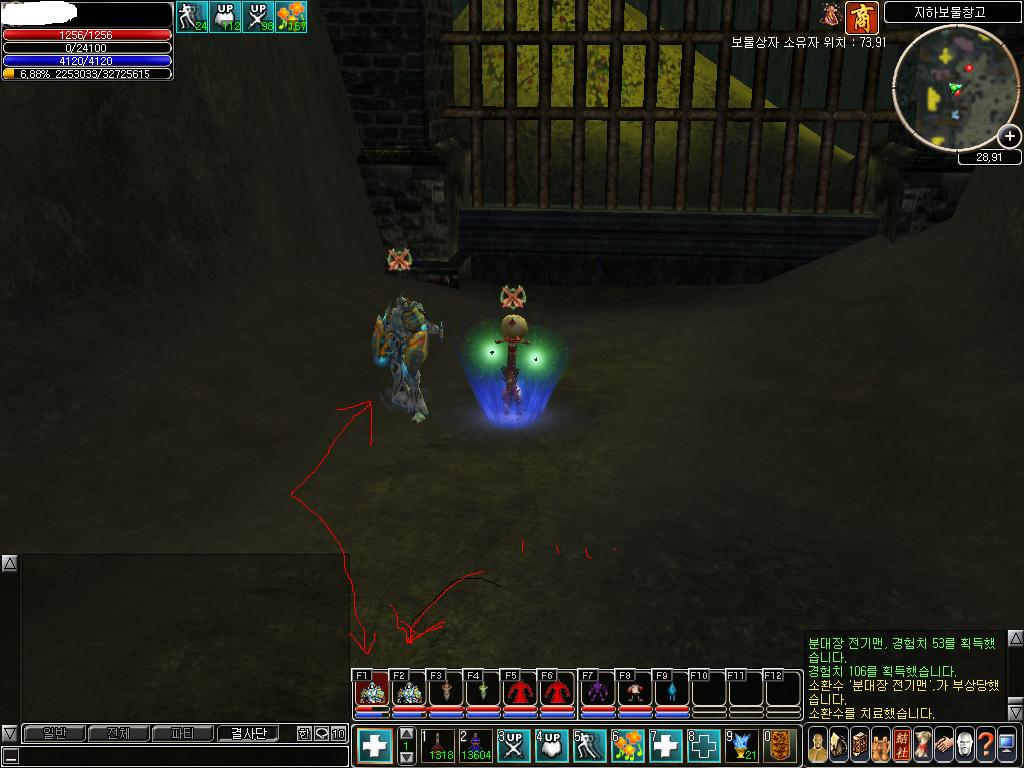Image resolution: width=1024 pixels, height=768 pixels.
Task: Select the F1 summoned creature slot
Action: (372, 692)
